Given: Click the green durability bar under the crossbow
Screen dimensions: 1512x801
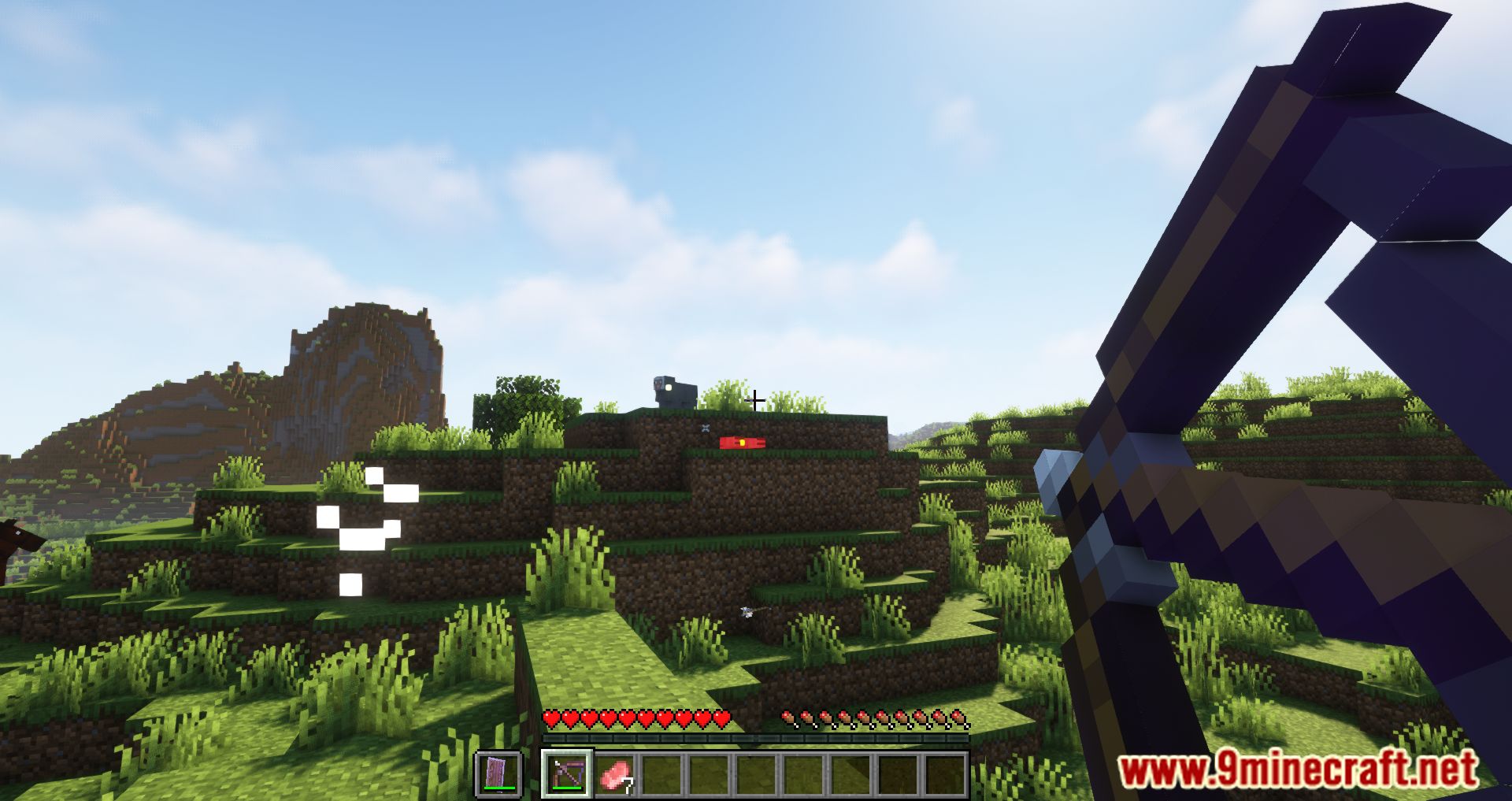Looking at the screenshot, I should pos(565,788).
